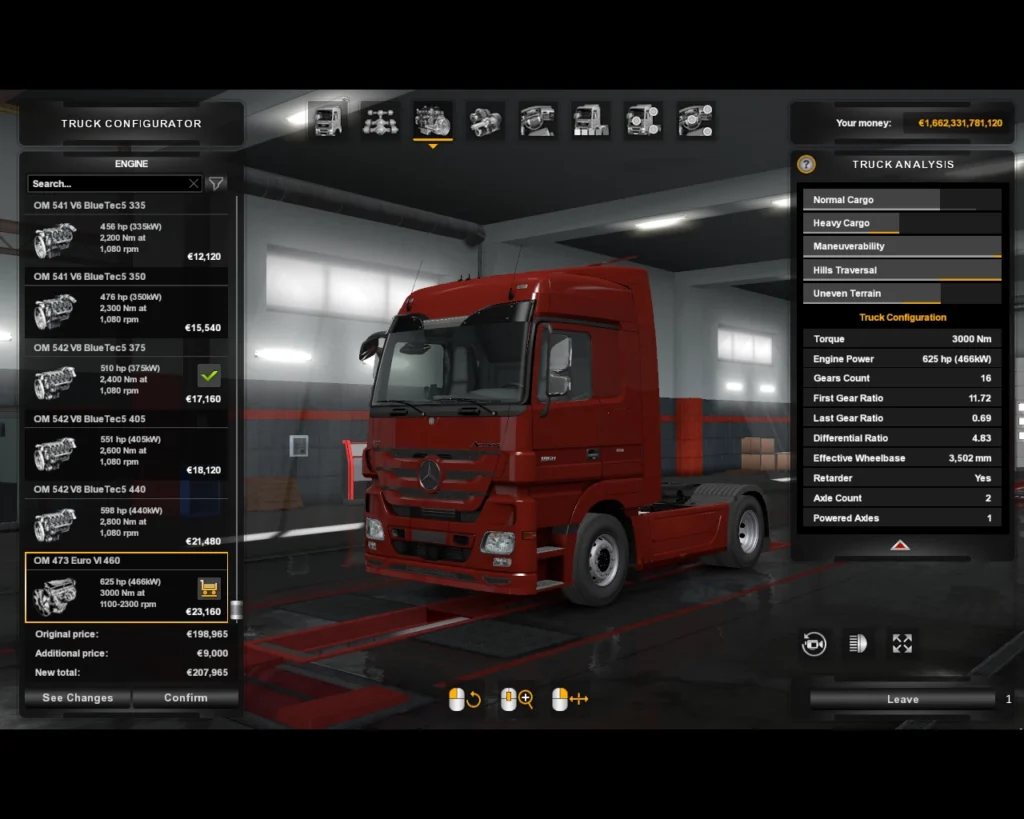Leave the truck configurator

tap(902, 699)
